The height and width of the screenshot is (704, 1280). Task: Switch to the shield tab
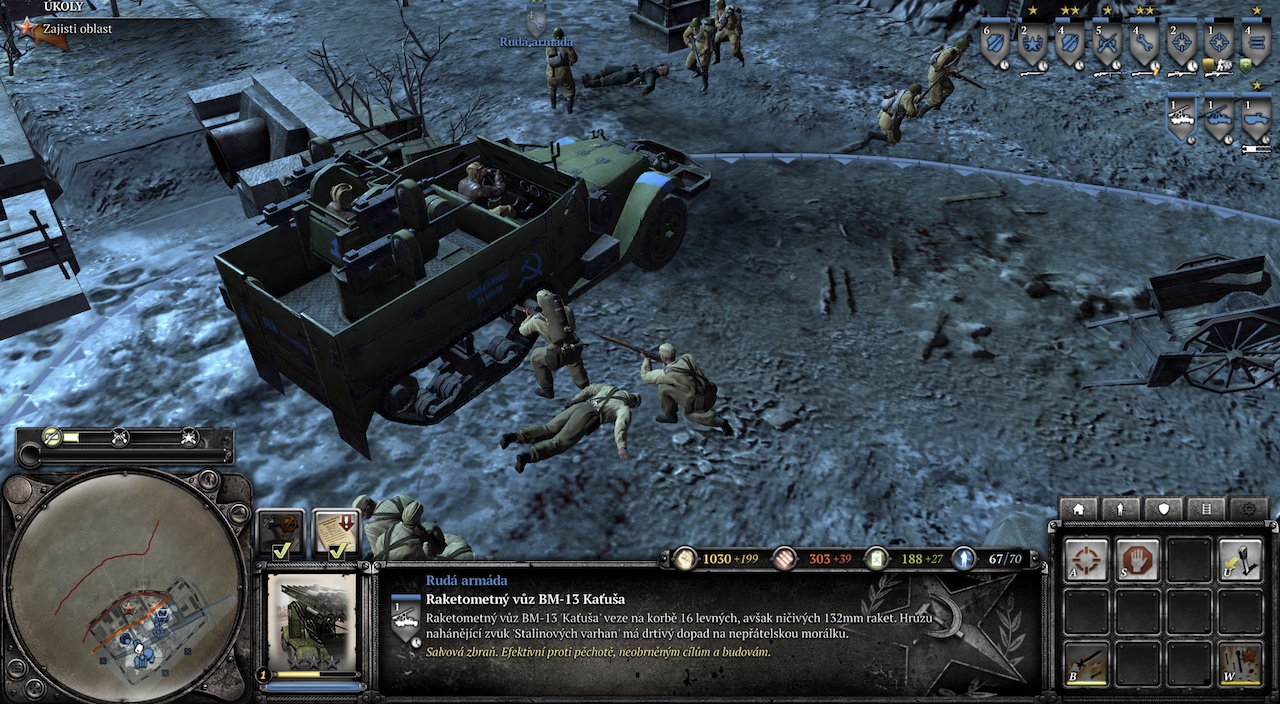pyautogui.click(x=1164, y=509)
